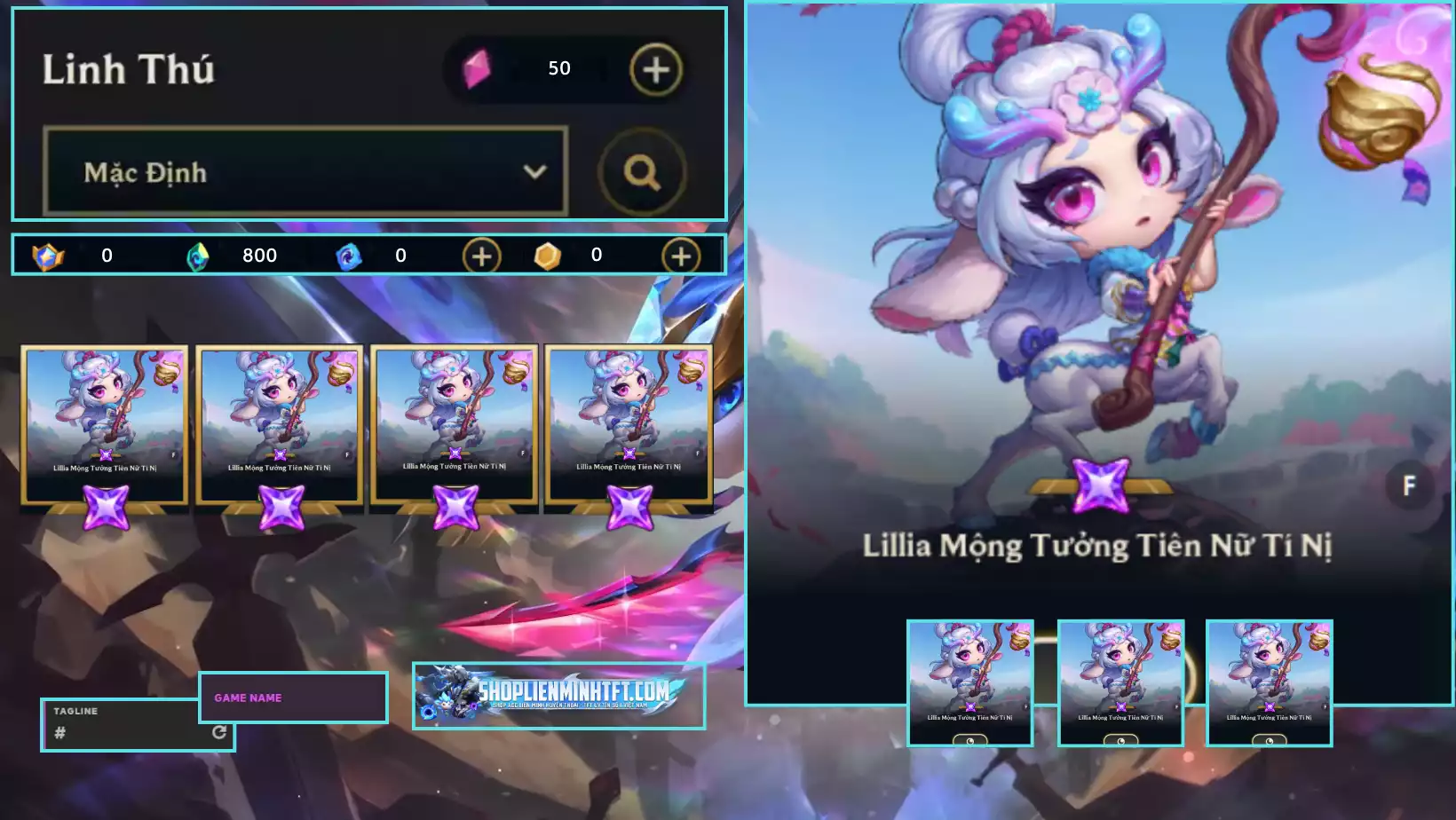1456x820 pixels.
Task: Expand the arrow on the first bottom Lillia card
Action: tap(1025, 706)
